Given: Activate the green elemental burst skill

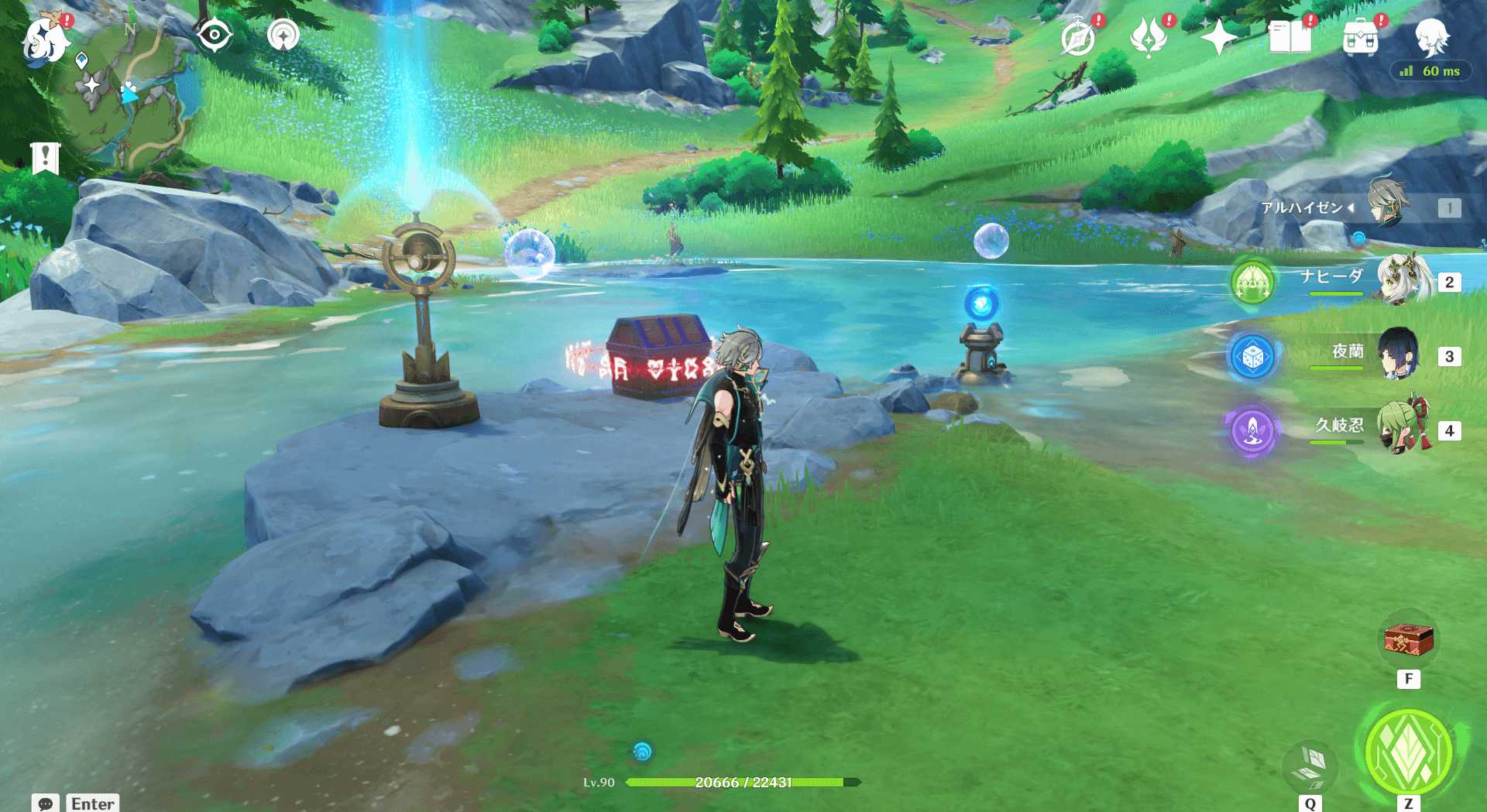Looking at the screenshot, I should tap(1409, 750).
